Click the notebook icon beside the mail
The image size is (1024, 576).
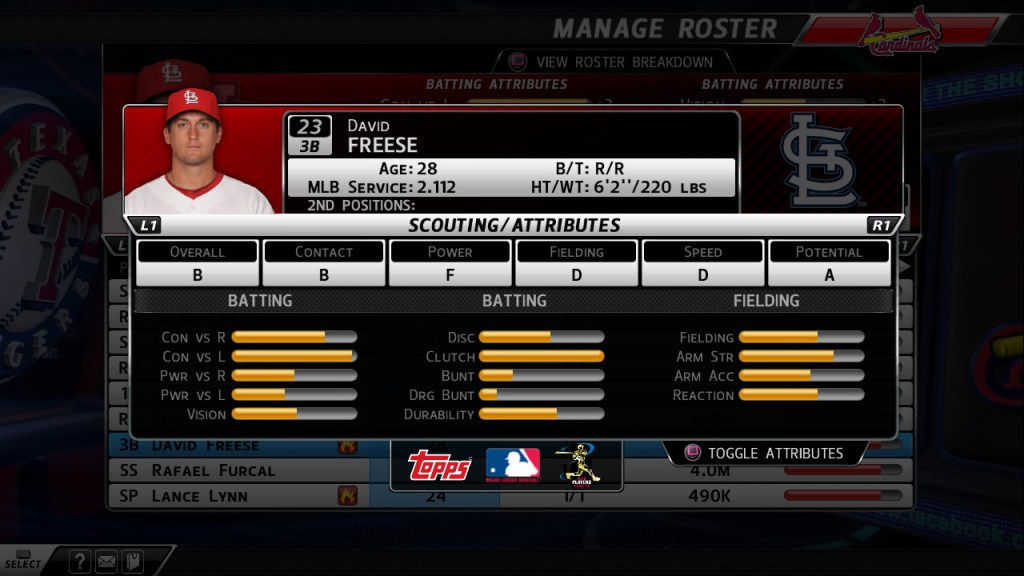pos(131,562)
